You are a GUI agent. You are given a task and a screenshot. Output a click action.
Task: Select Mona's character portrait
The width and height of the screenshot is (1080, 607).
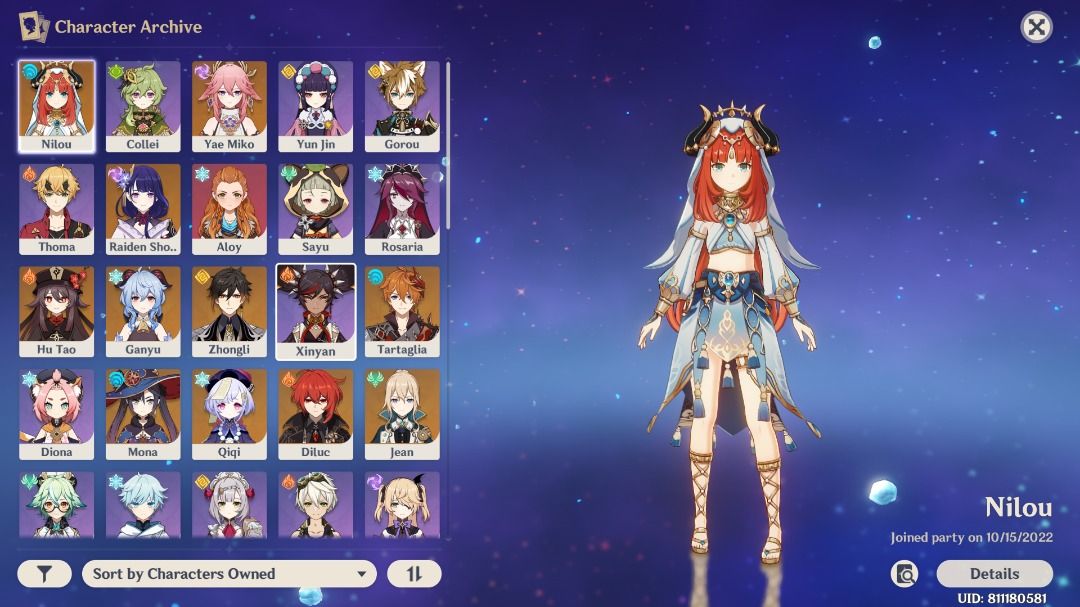(143, 413)
